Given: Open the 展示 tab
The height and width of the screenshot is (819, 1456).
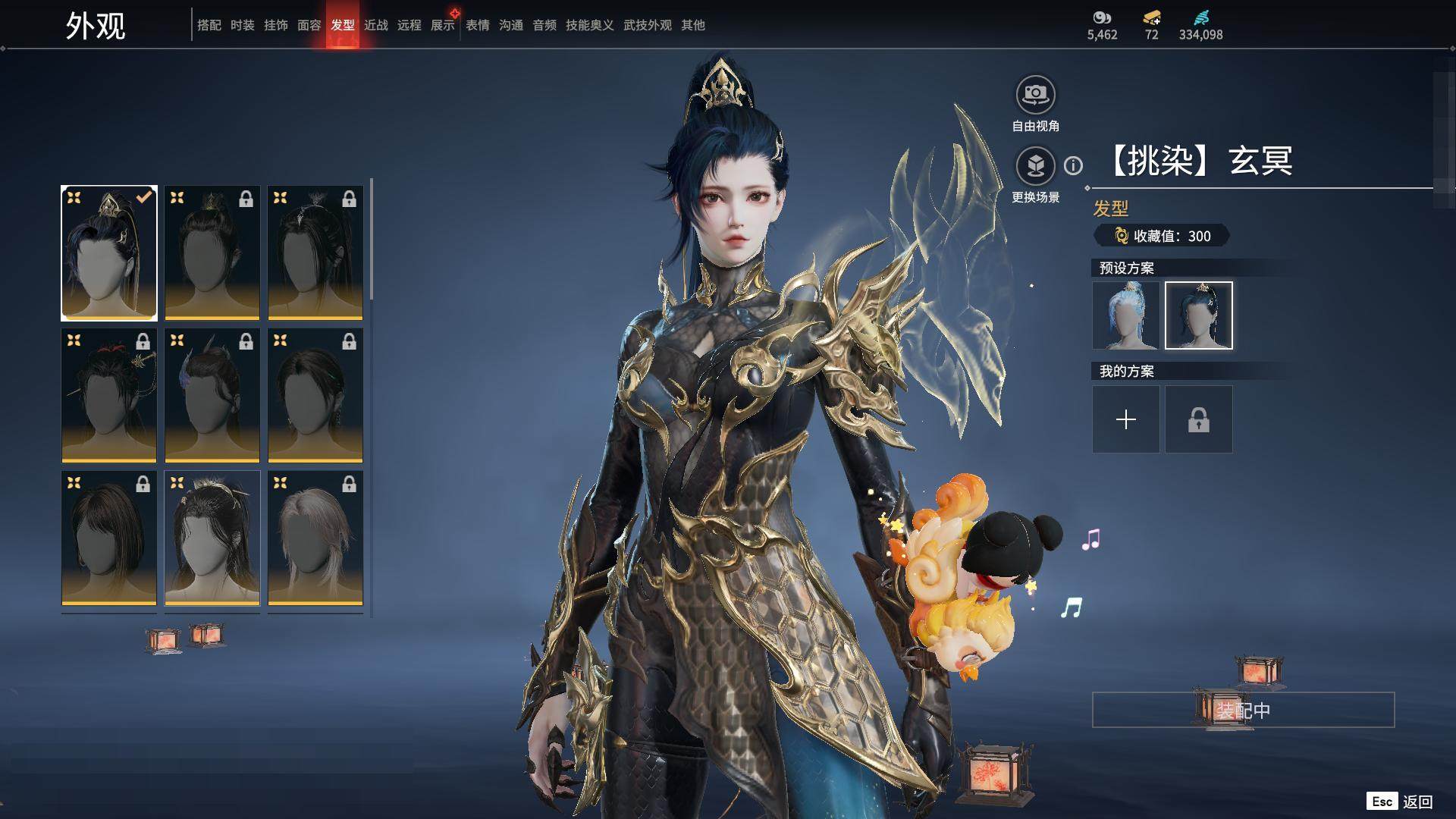Looking at the screenshot, I should [443, 25].
